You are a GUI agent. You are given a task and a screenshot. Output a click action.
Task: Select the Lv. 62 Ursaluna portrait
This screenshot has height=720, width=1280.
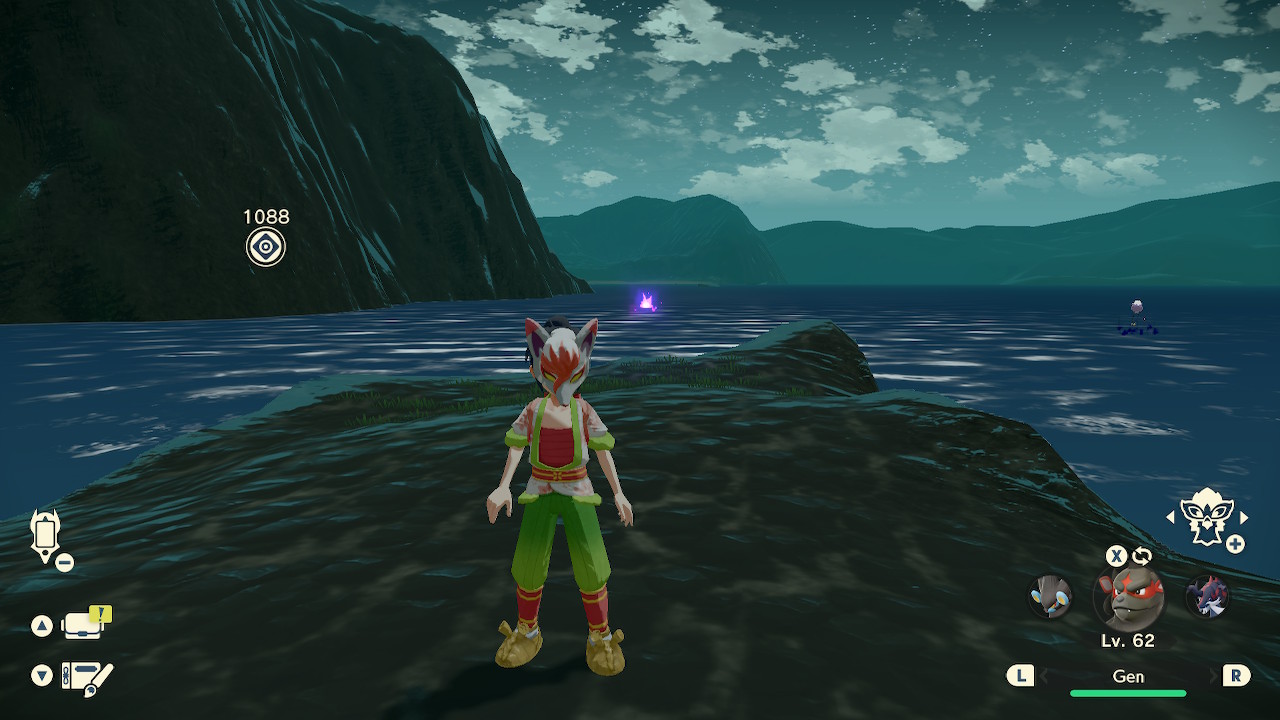[x=1128, y=598]
